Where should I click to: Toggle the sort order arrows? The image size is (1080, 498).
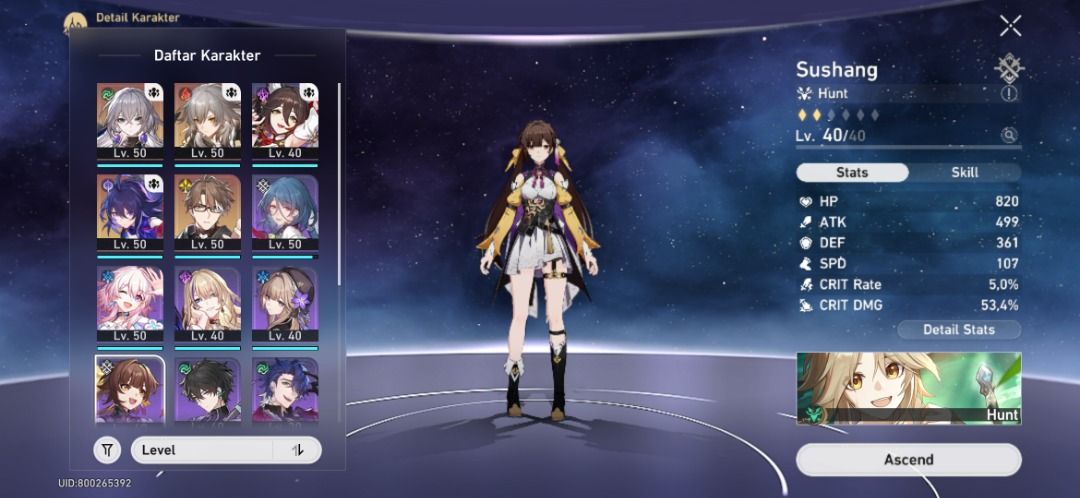[x=297, y=450]
